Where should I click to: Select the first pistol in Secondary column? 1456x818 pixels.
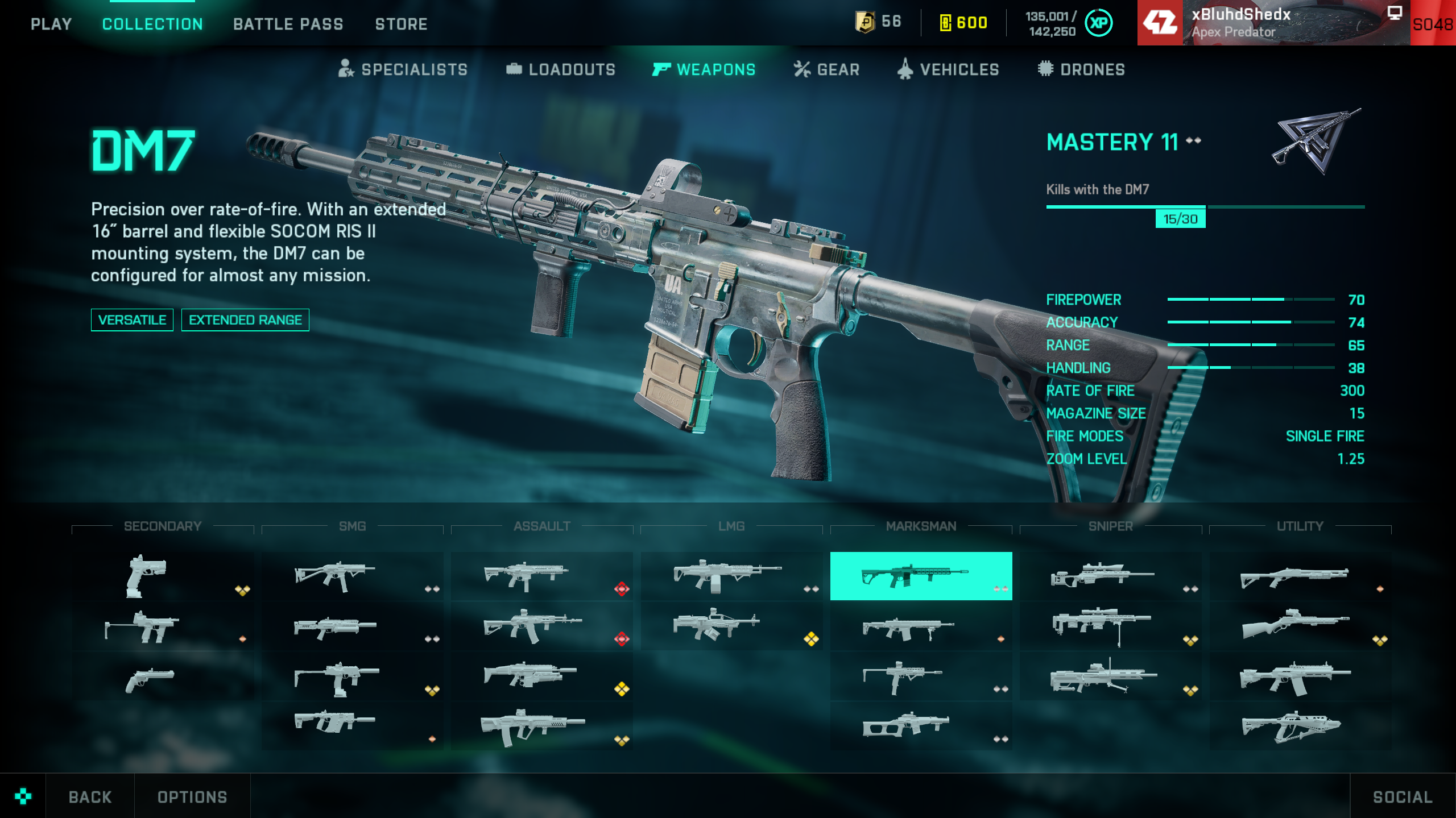point(163,576)
